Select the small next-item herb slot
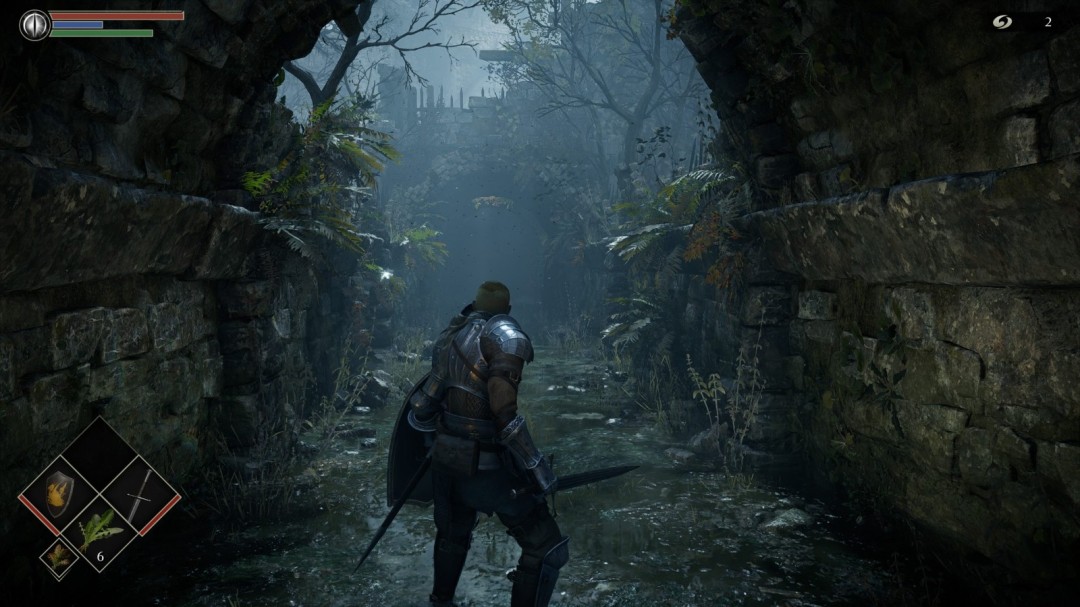 pos(59,557)
